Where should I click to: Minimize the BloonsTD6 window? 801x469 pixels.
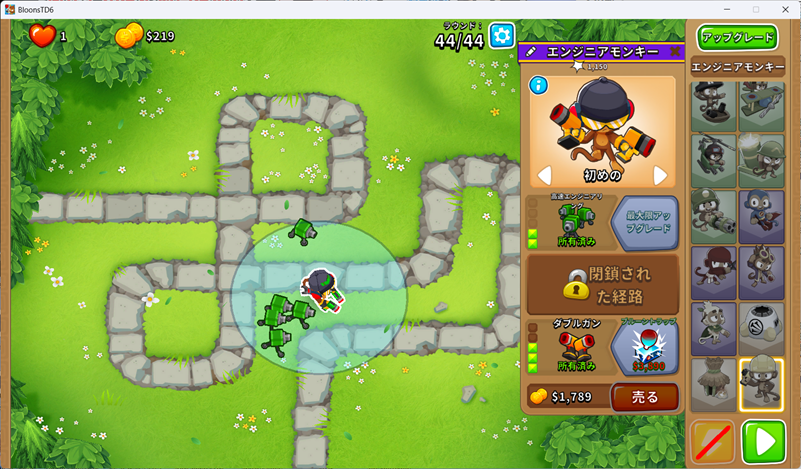tap(728, 9)
